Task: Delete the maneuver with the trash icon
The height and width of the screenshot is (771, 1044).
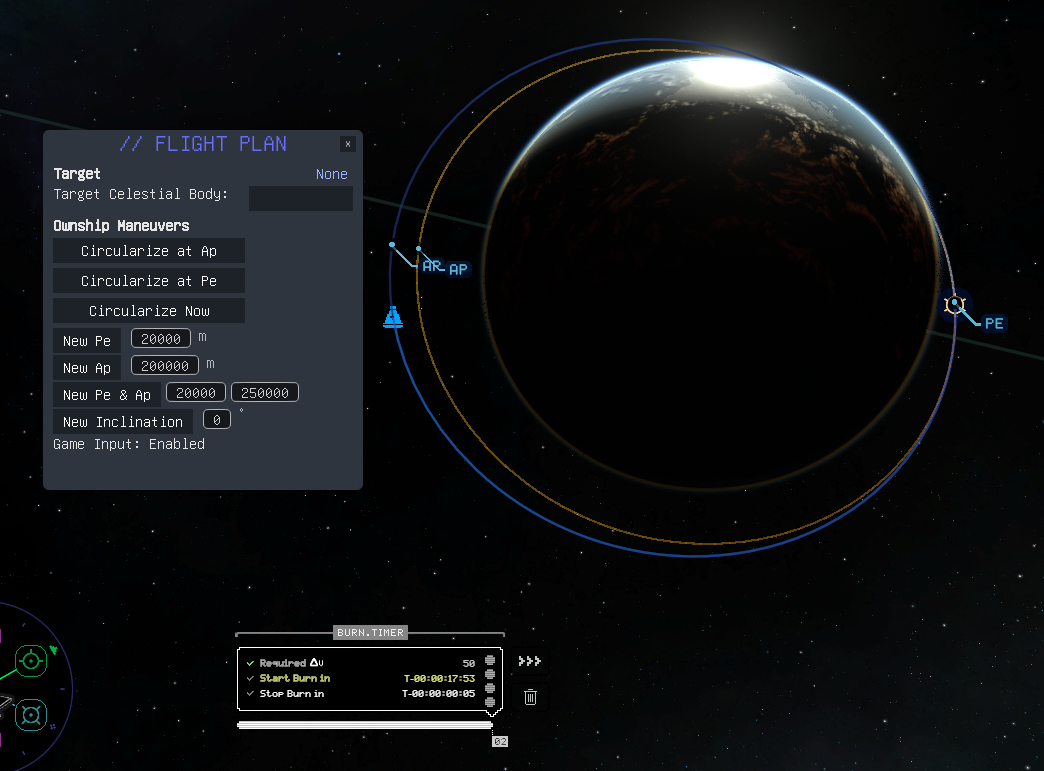Action: [x=530, y=696]
